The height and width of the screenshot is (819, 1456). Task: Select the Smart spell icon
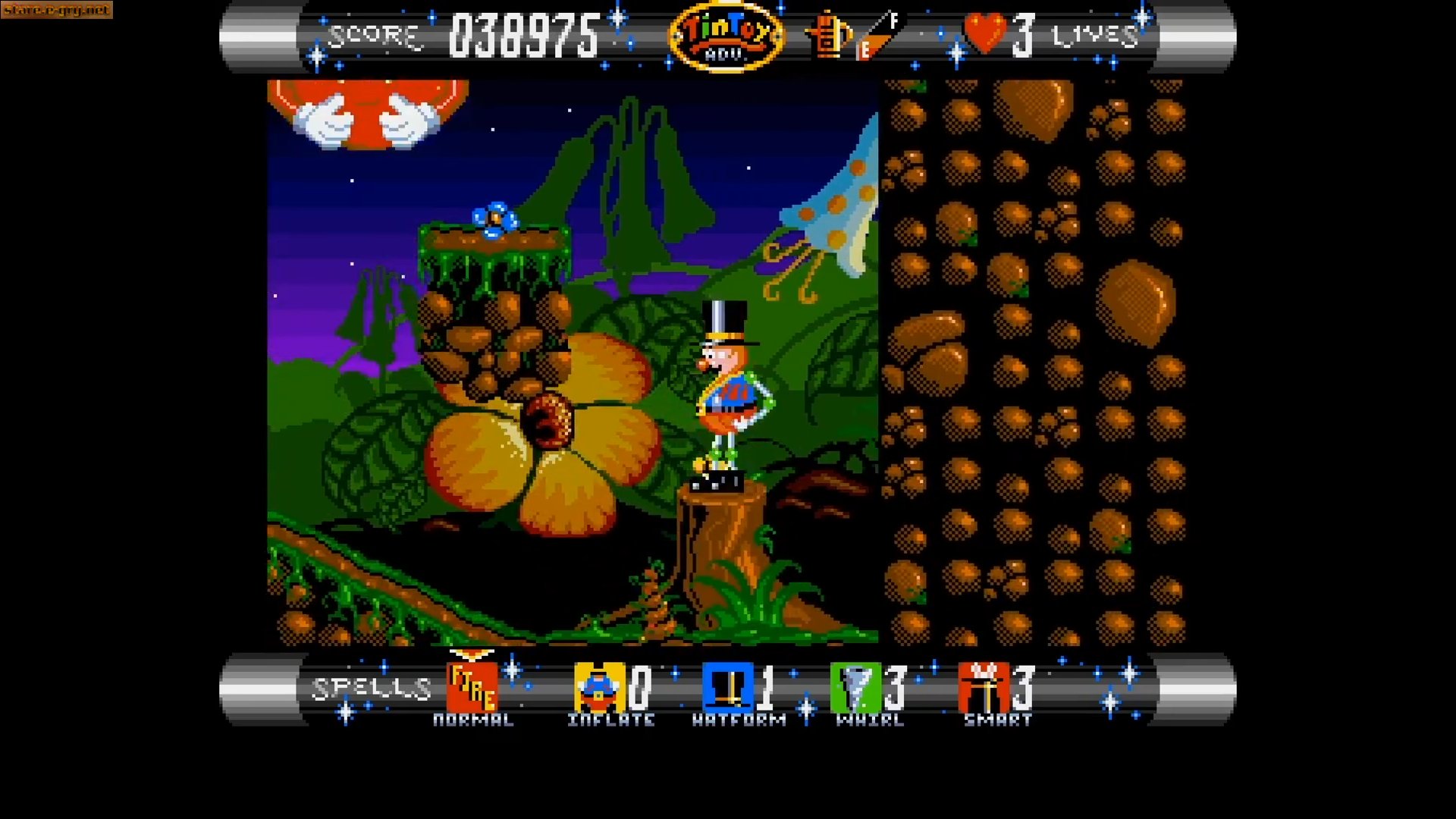pos(983,687)
